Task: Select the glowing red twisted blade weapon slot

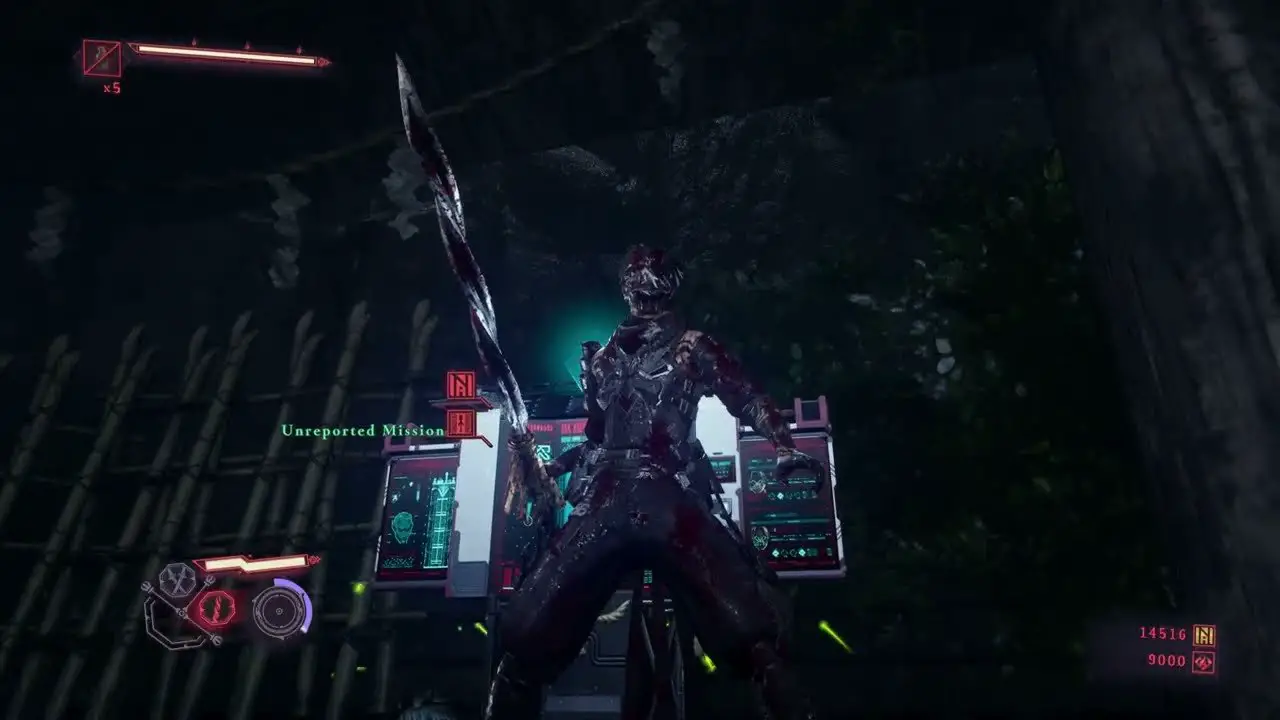Action: (x=214, y=607)
